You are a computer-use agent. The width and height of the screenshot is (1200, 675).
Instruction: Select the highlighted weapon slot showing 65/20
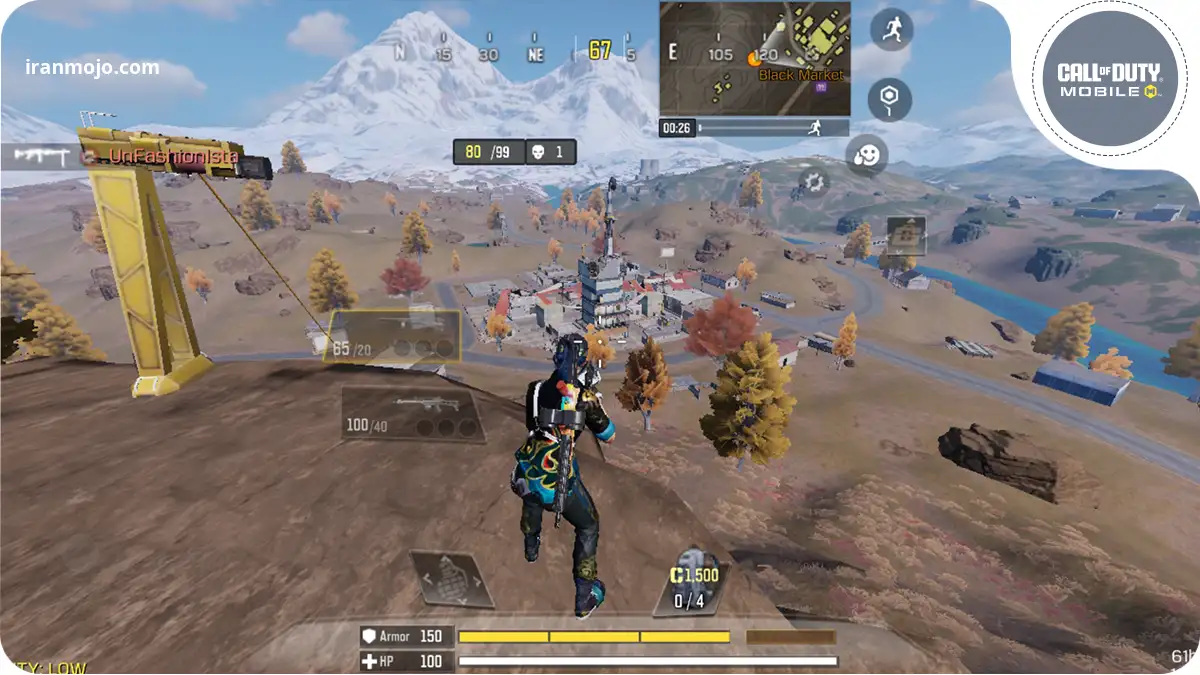coord(395,335)
